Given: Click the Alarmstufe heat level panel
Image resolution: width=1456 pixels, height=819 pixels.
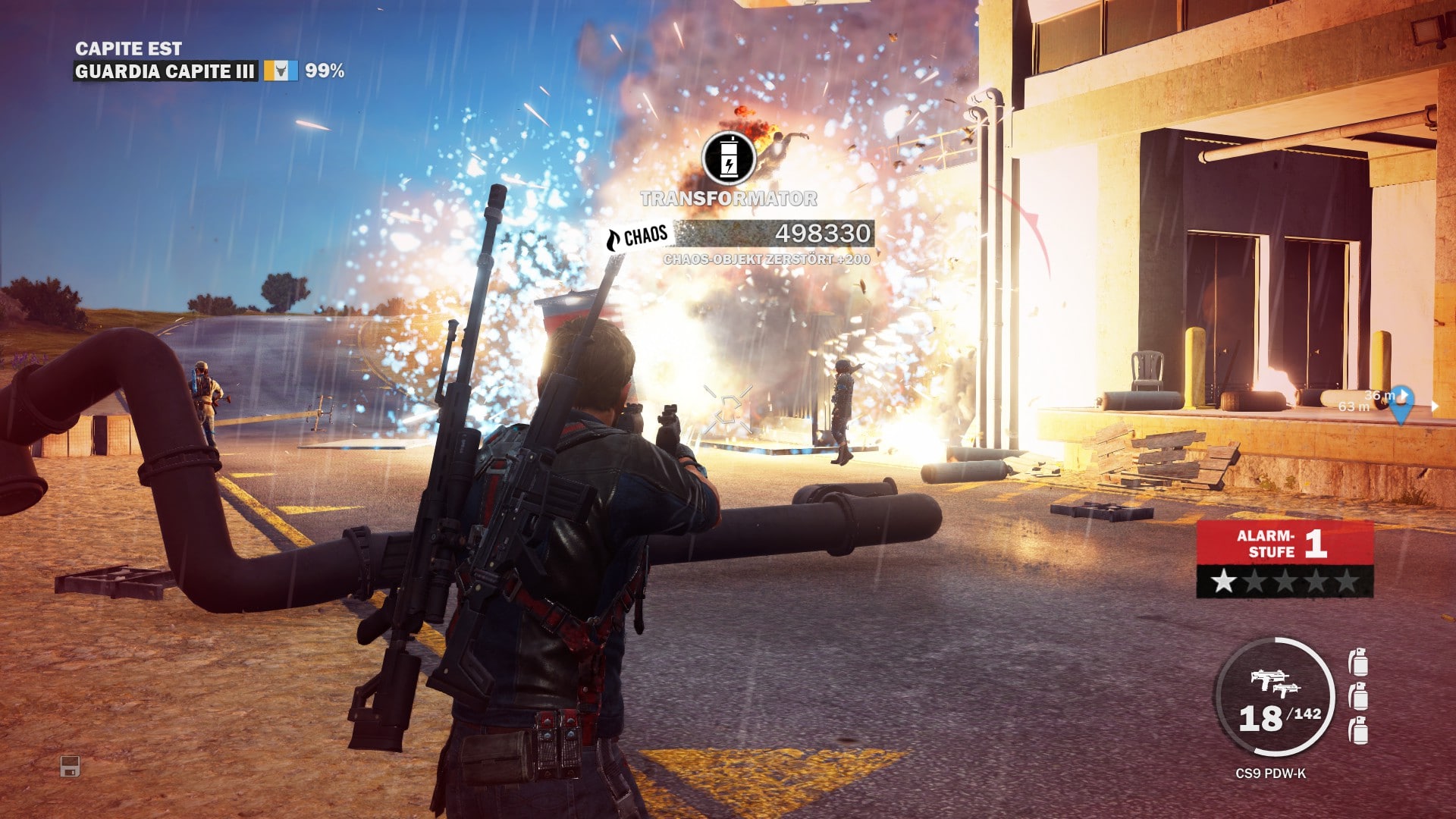Looking at the screenshot, I should coord(1285,558).
